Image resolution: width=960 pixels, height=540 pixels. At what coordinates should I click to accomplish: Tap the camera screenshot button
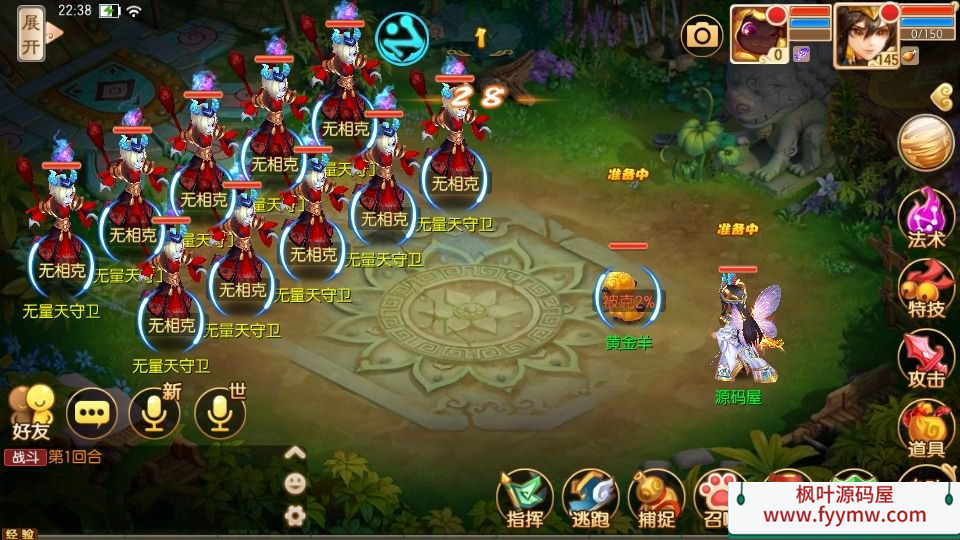pyautogui.click(x=702, y=37)
